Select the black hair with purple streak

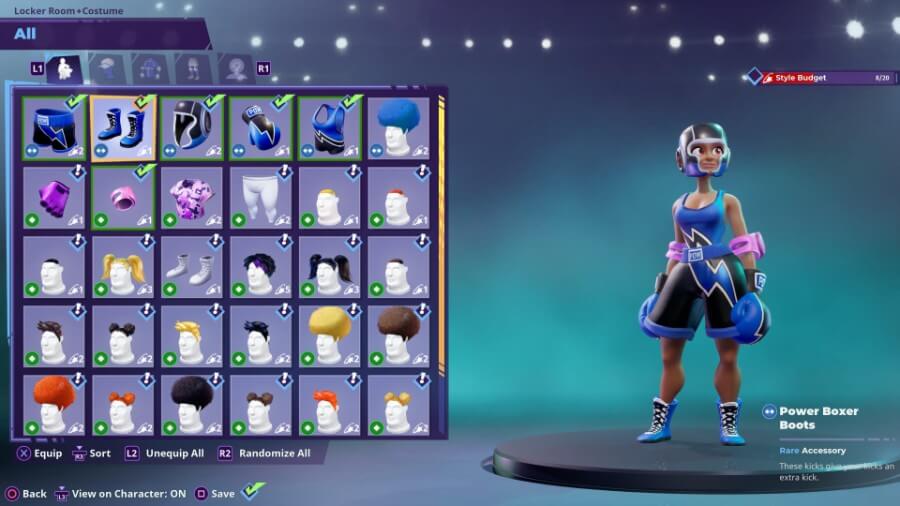click(x=260, y=267)
